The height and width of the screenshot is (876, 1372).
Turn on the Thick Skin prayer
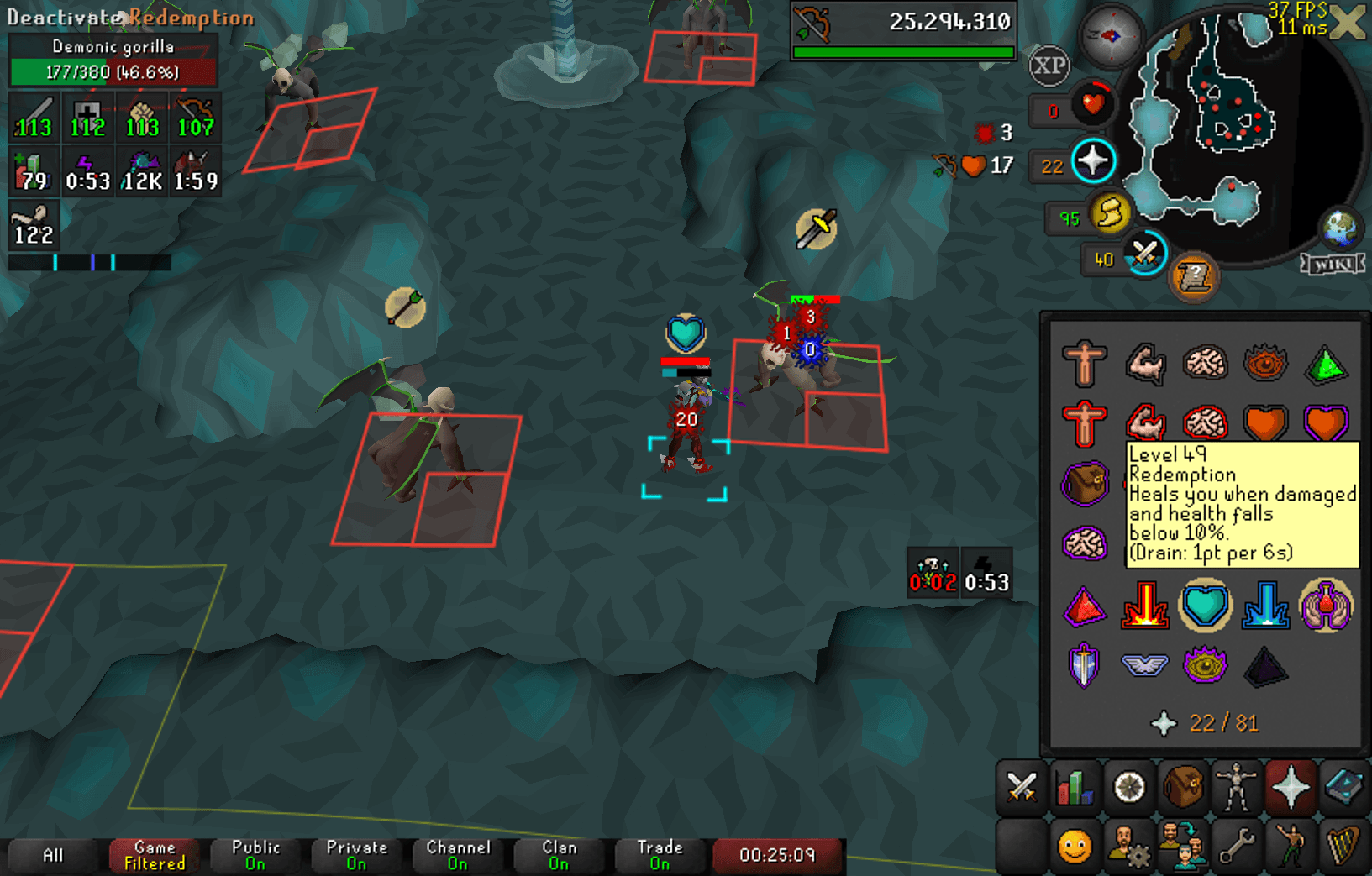point(1083,363)
